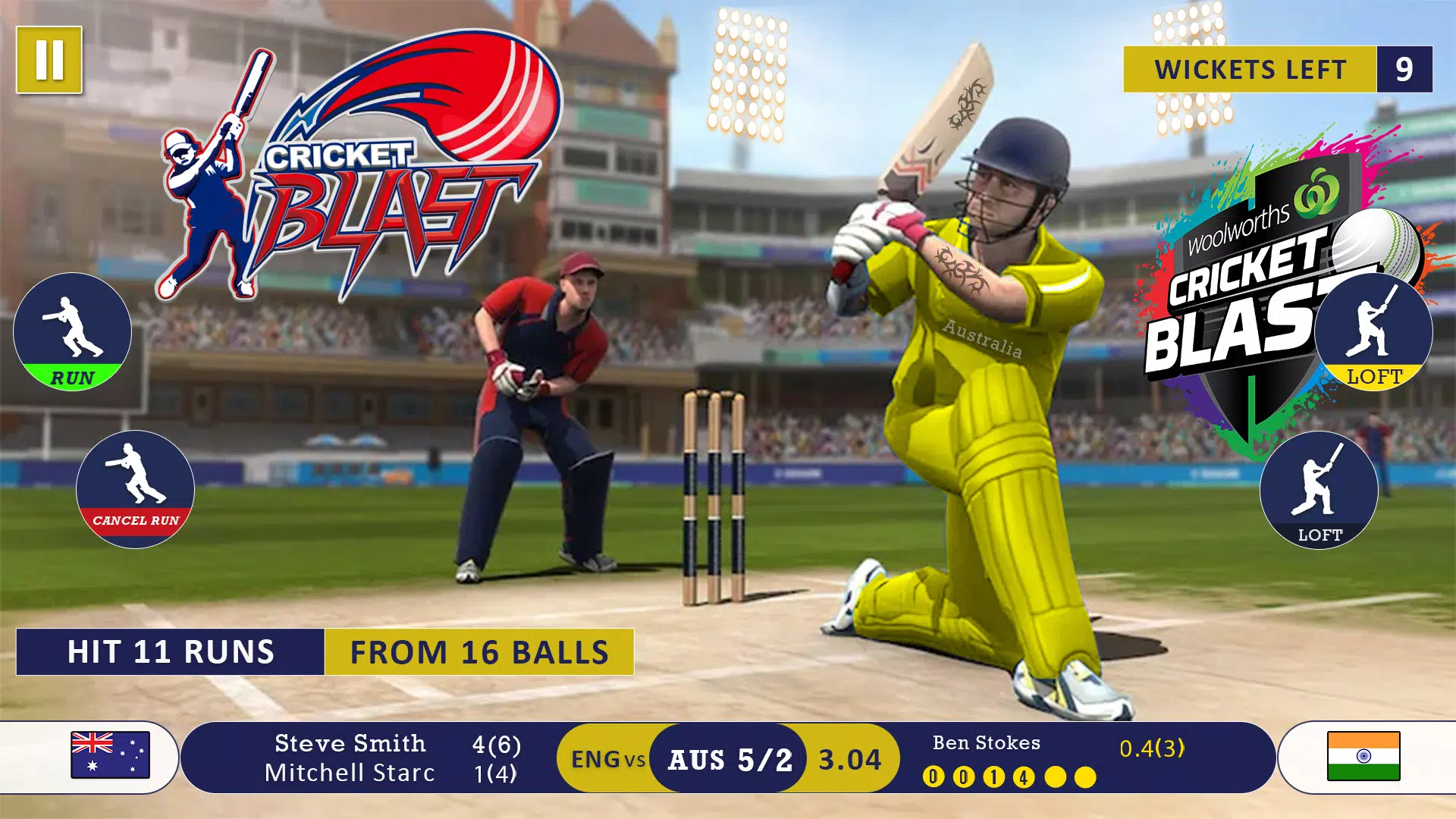Select Ben Stokes bowler name

click(985, 742)
